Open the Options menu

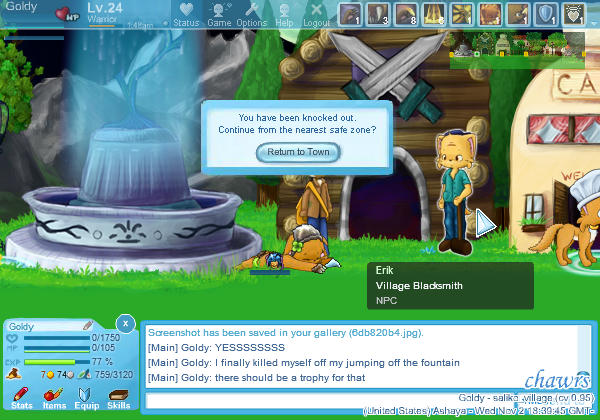(x=251, y=14)
